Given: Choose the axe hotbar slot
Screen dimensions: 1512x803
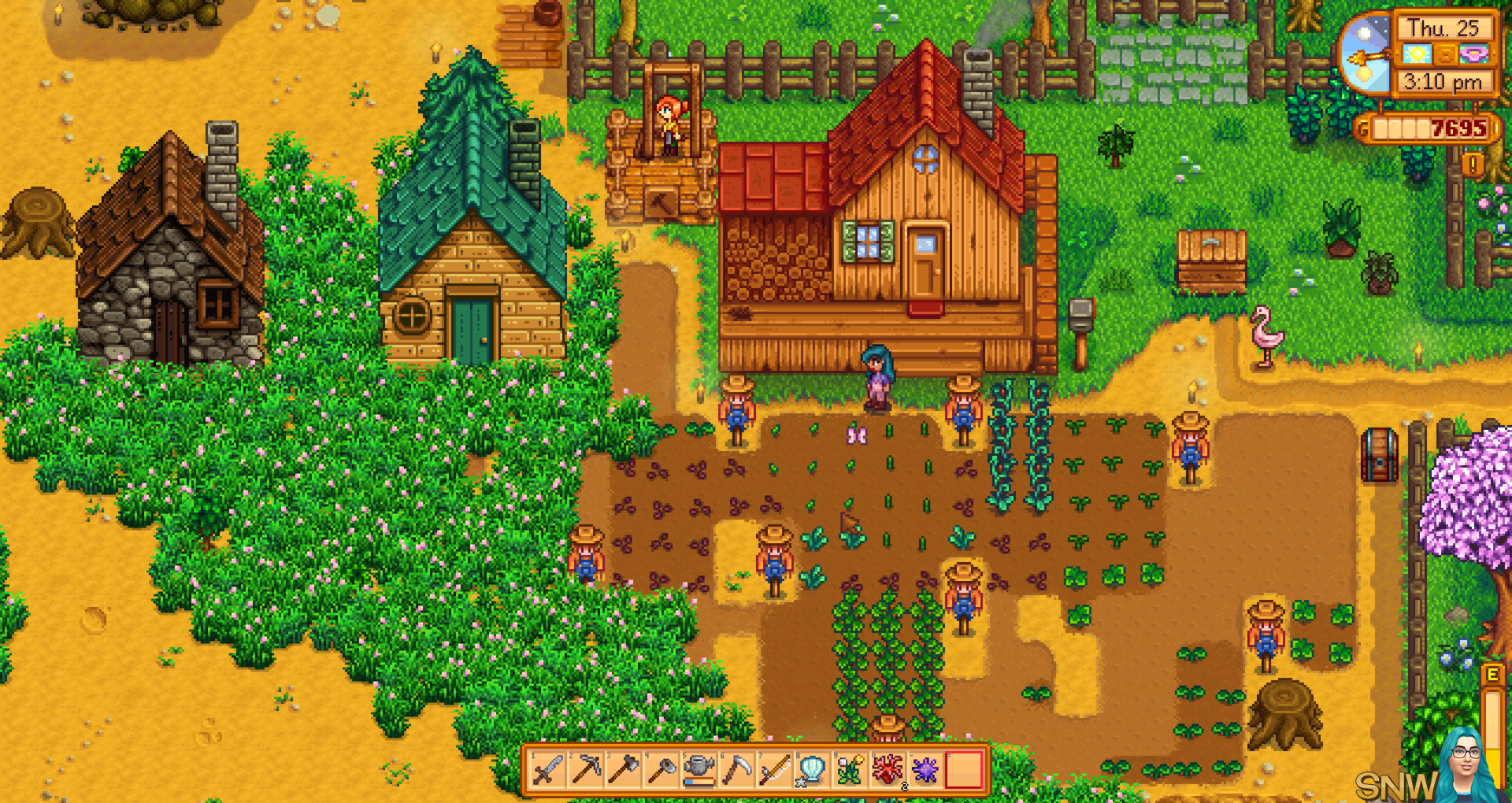Looking at the screenshot, I should [x=624, y=769].
